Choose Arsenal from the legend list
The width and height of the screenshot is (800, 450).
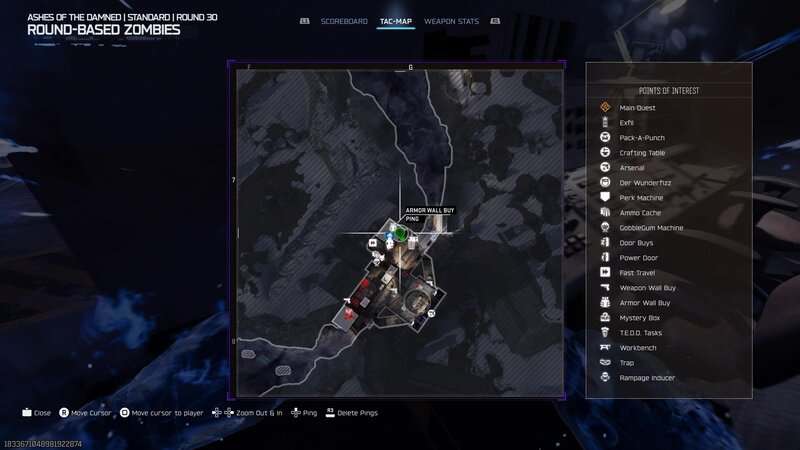[x=632, y=167]
